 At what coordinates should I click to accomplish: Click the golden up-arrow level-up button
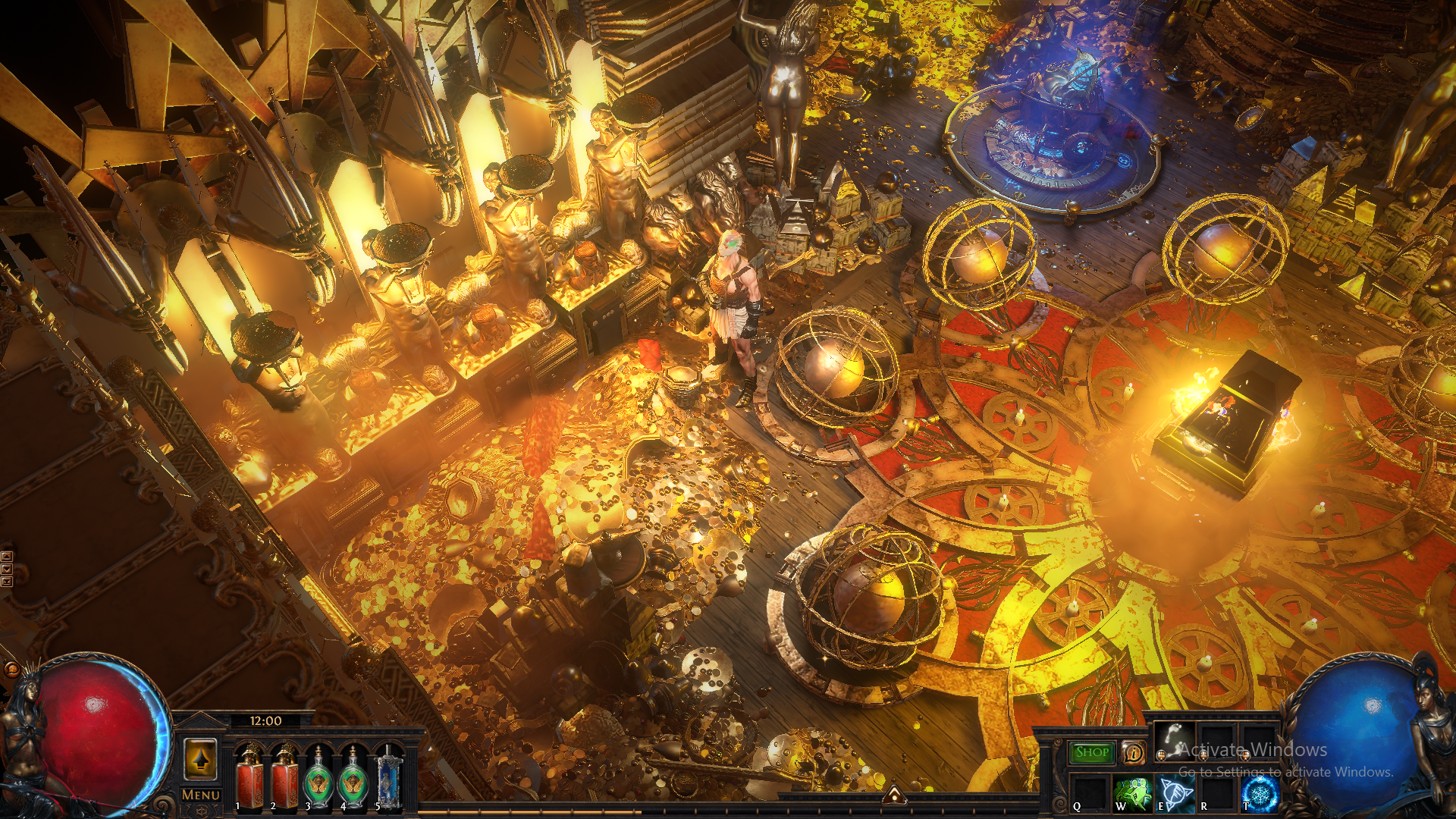(x=201, y=759)
